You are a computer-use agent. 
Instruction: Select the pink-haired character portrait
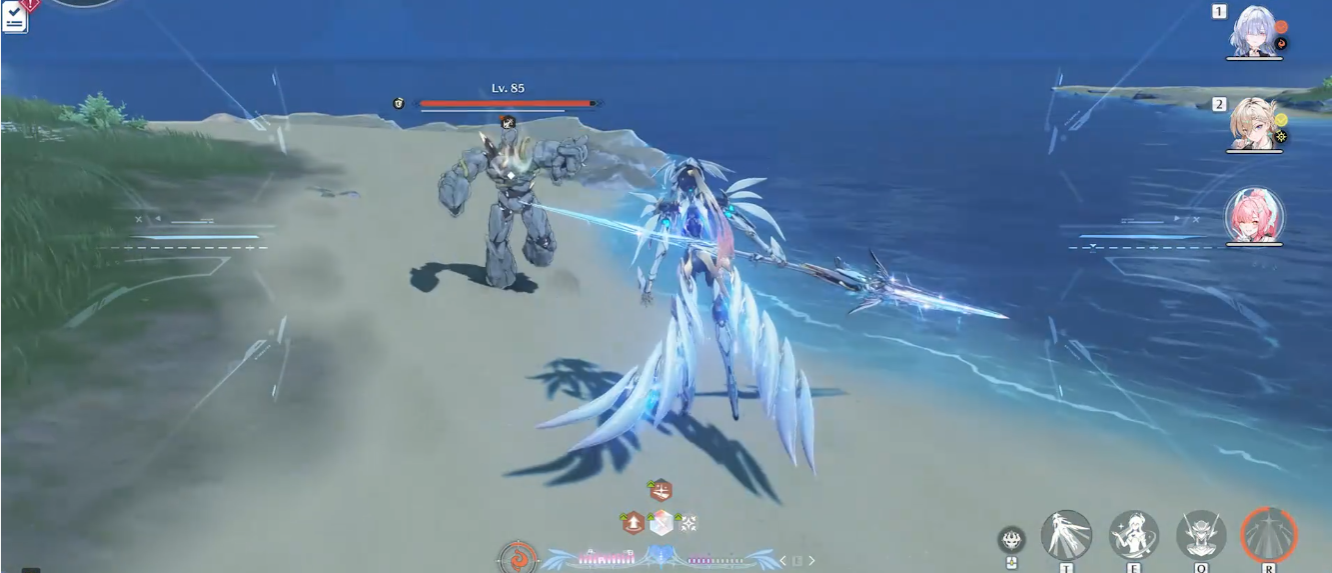(1254, 214)
